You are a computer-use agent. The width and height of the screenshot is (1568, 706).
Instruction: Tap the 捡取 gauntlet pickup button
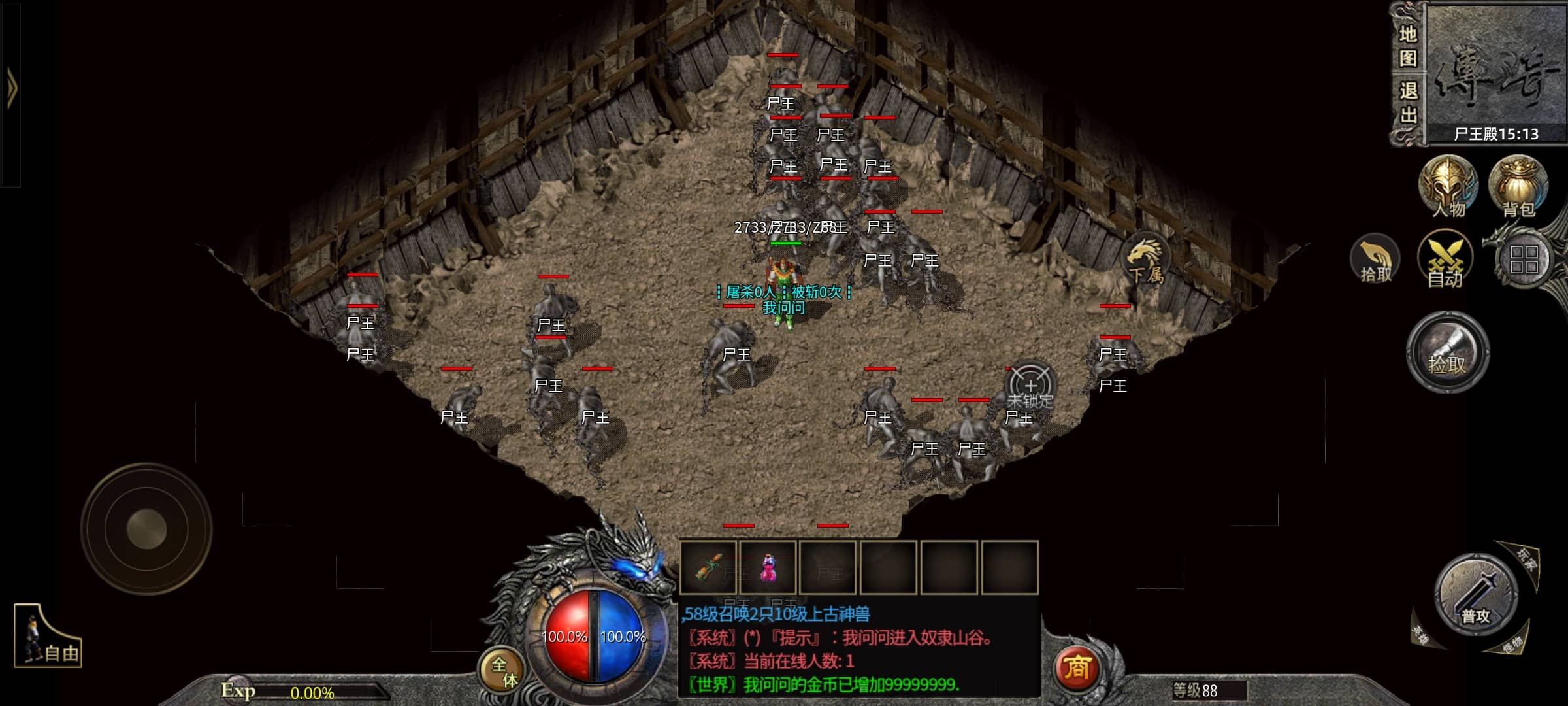[x=1448, y=352]
